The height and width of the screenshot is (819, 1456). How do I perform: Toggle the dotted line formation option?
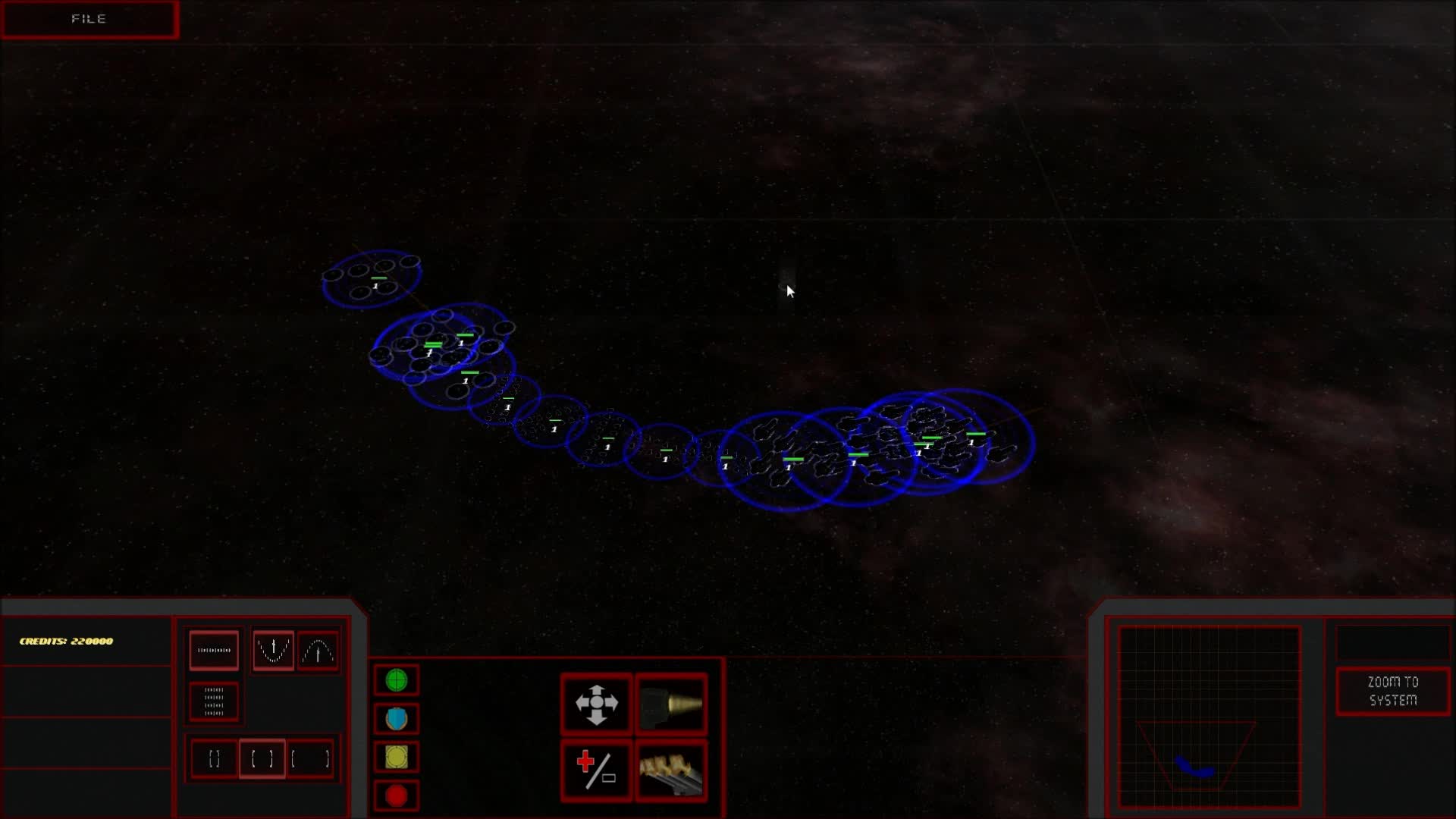213,650
